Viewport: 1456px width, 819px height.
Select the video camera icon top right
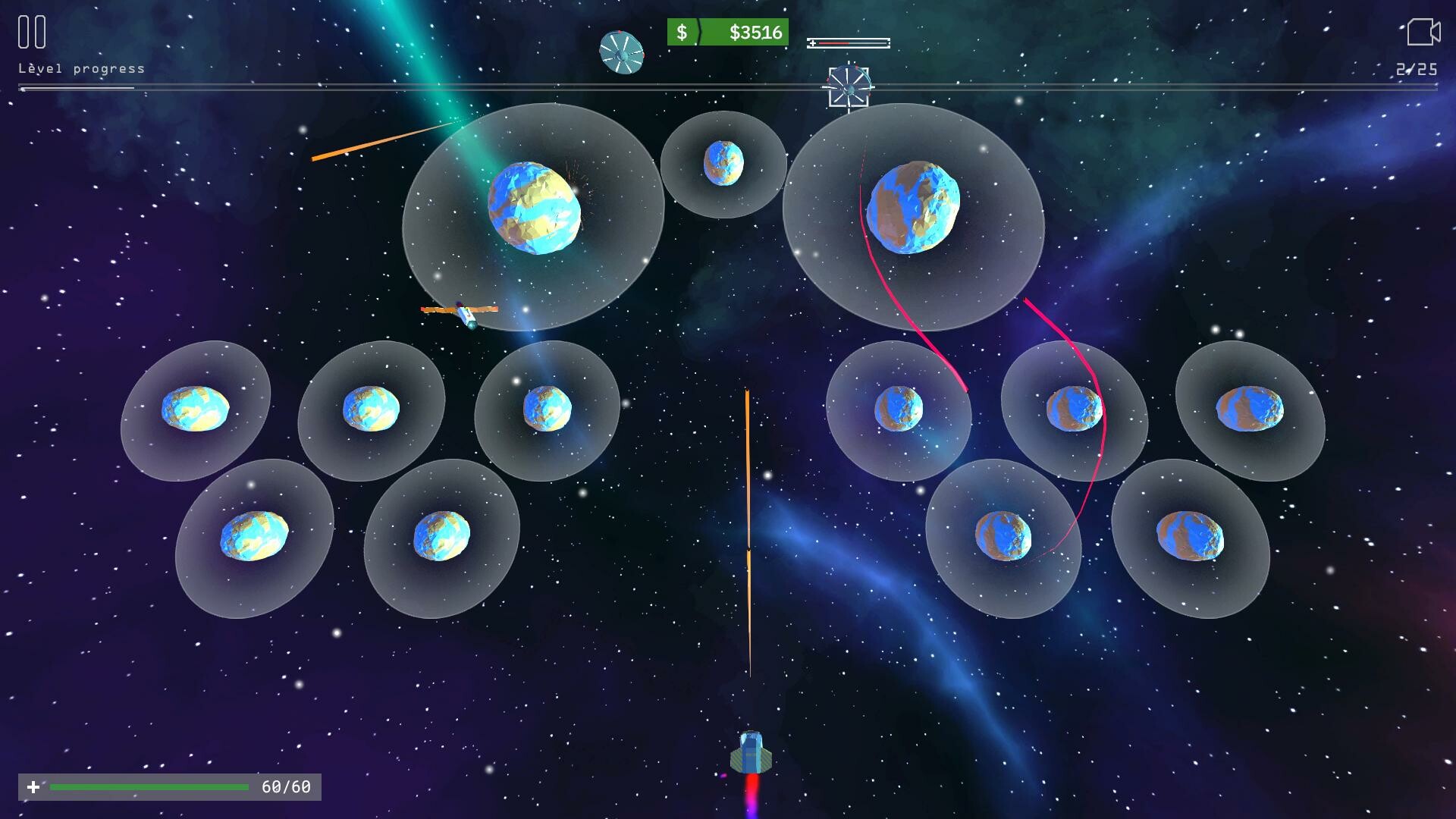point(1424,30)
